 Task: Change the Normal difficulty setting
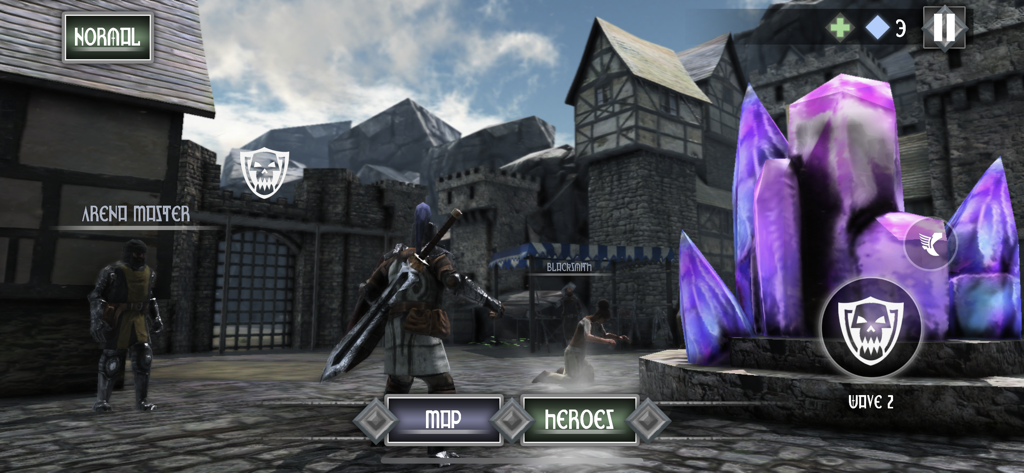[x=108, y=38]
